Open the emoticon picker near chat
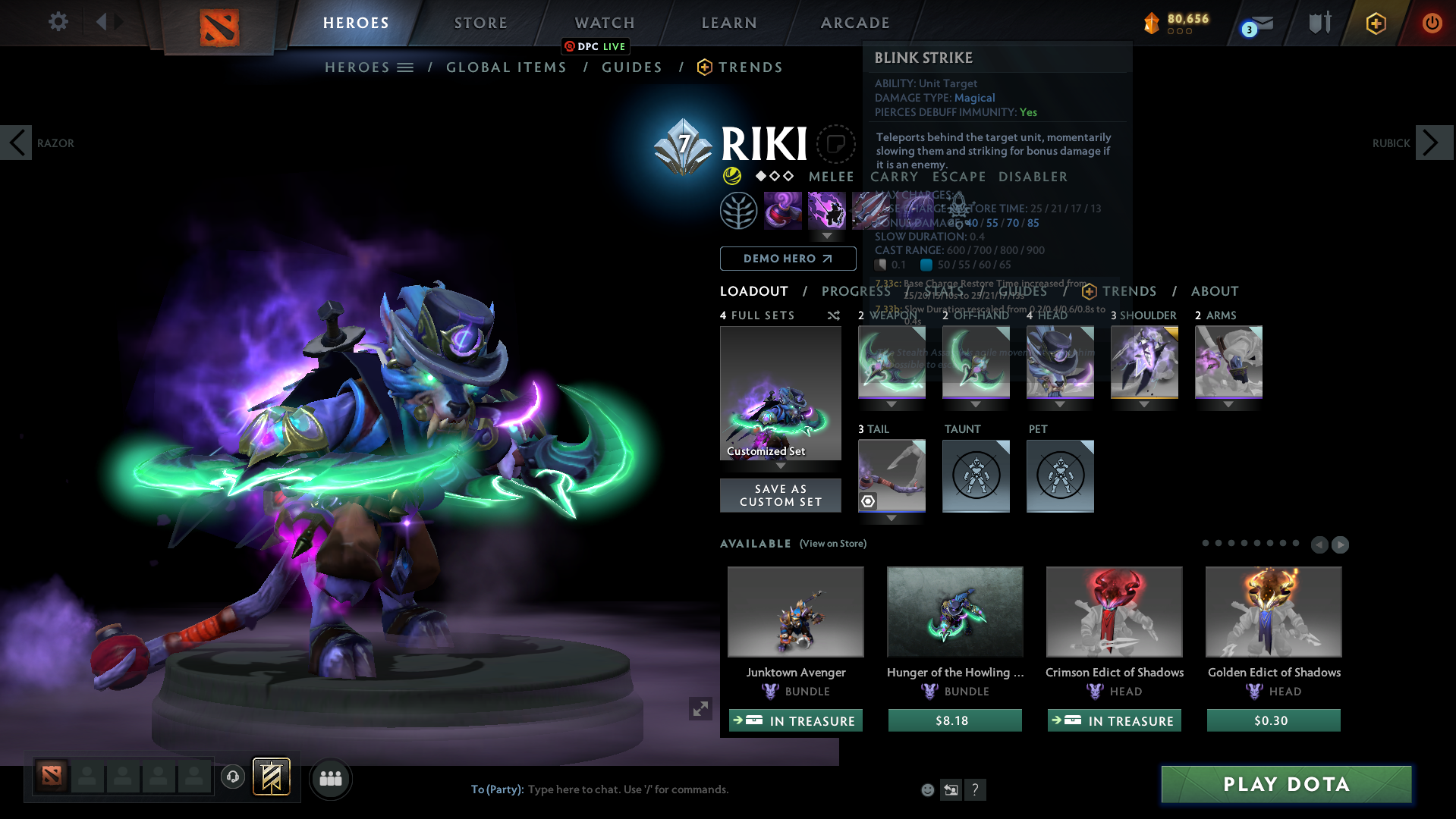This screenshot has height=819, width=1456. pyautogui.click(x=927, y=790)
